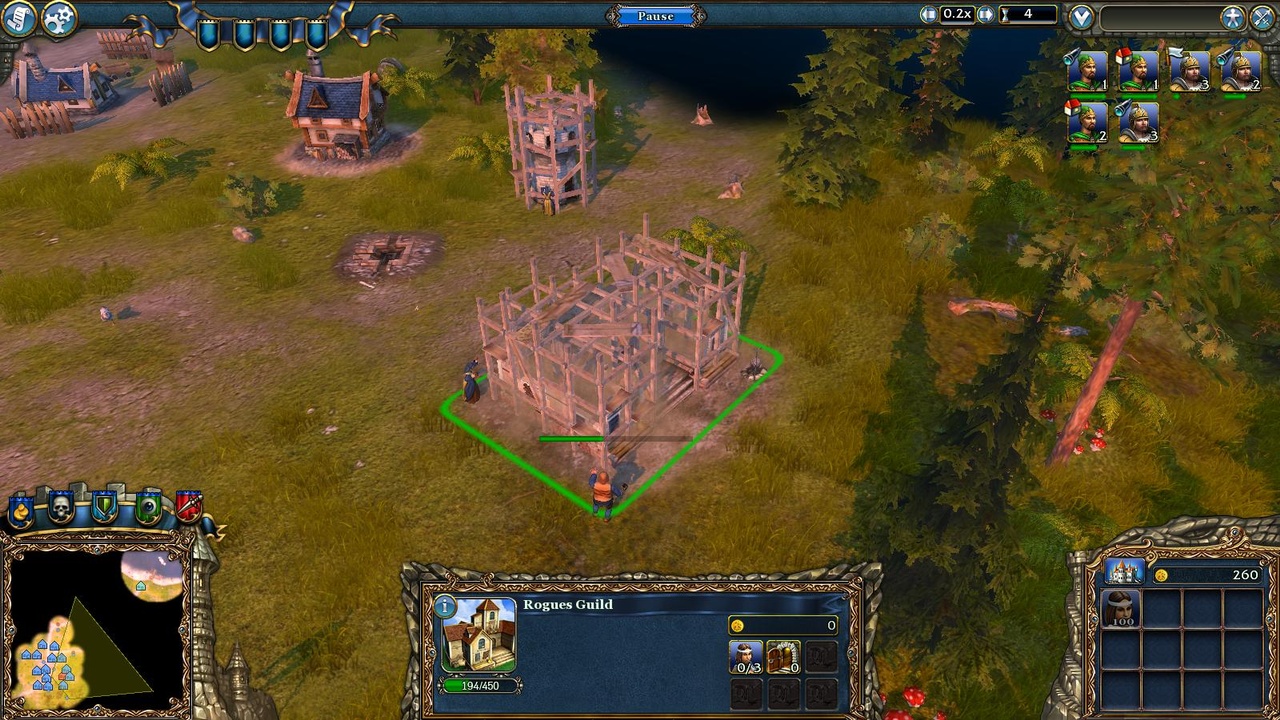
Task: Check the Rogues Guild 194/450 construction bar
Action: click(480, 686)
